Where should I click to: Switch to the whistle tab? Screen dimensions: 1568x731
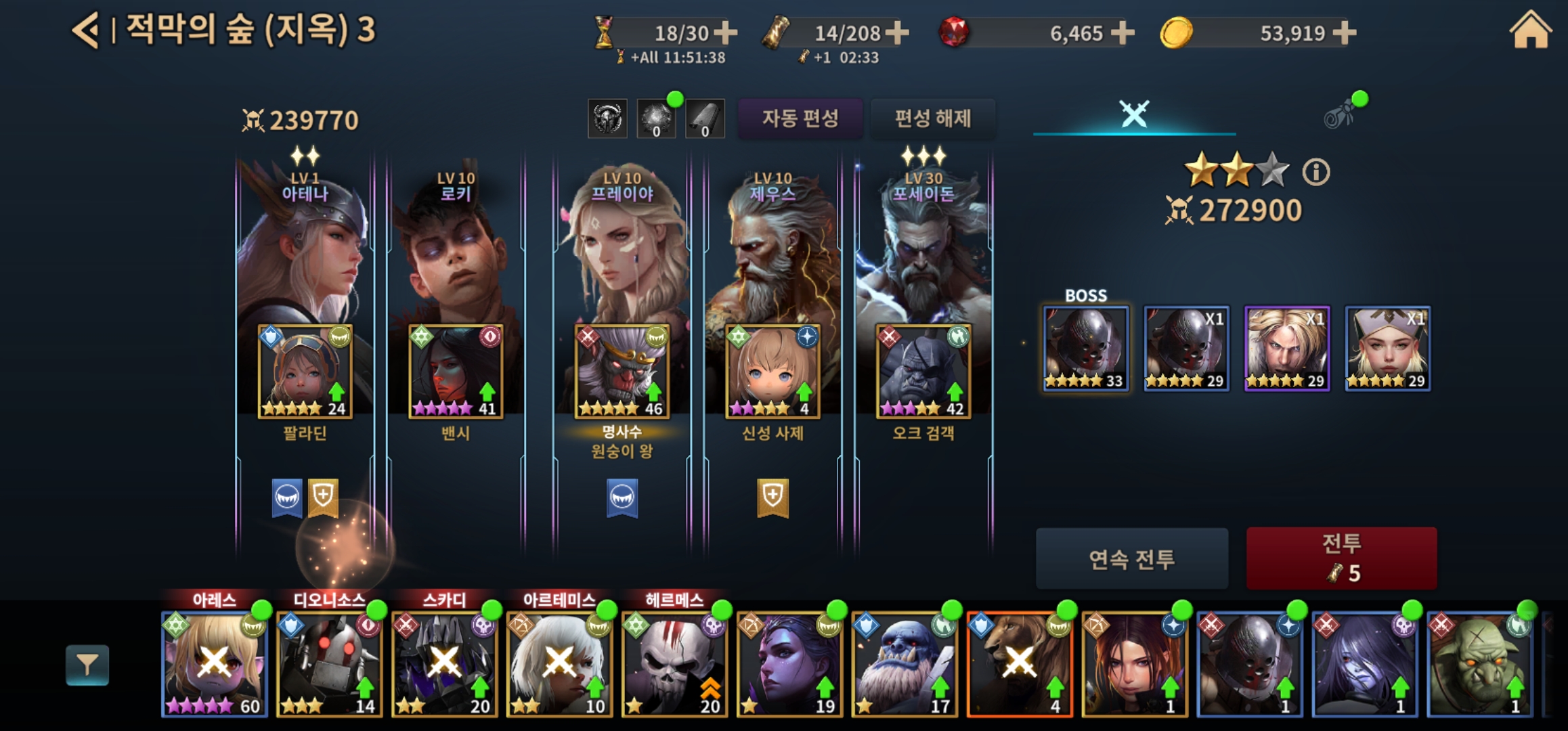click(x=1340, y=115)
